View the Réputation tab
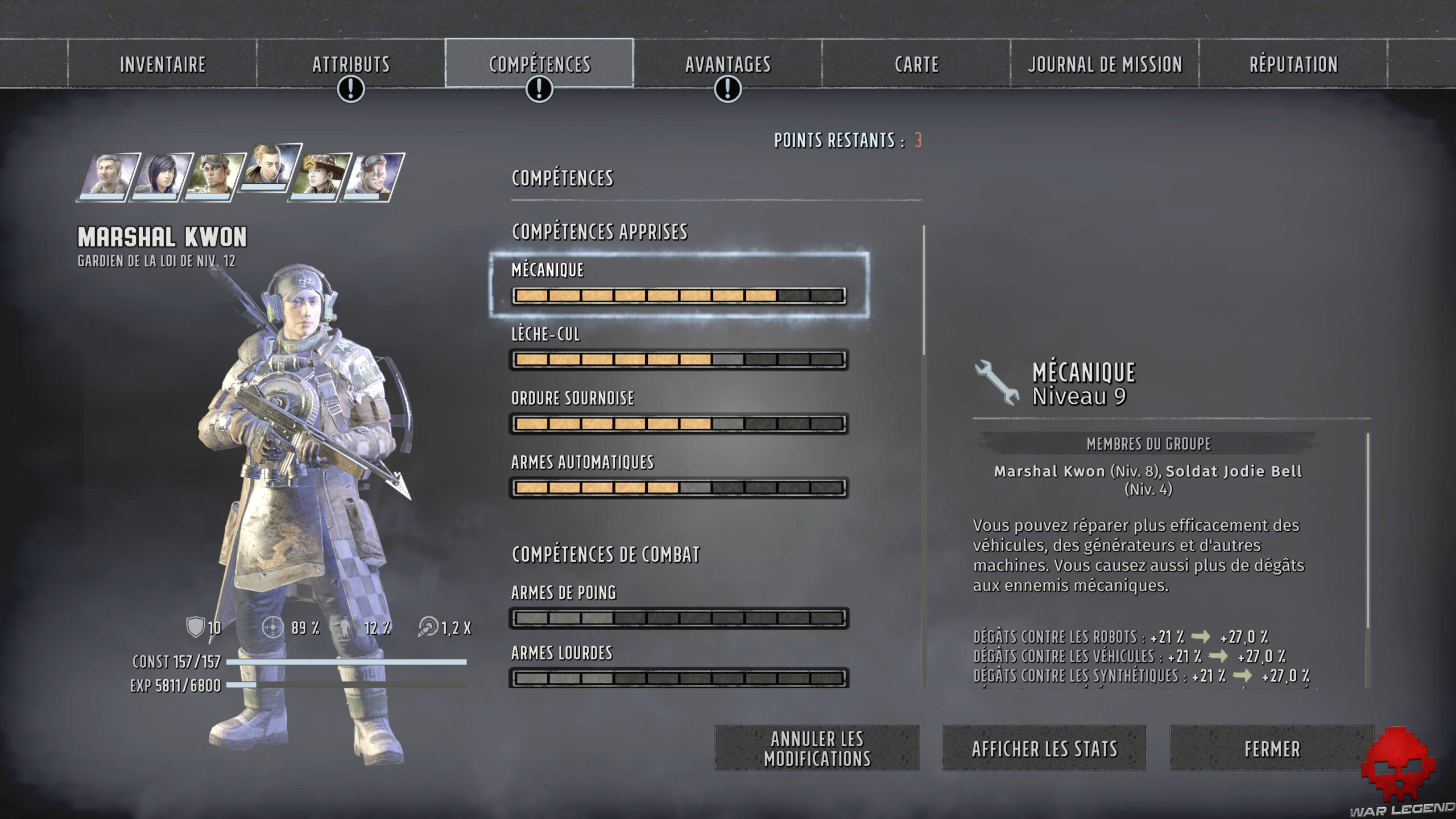The image size is (1456, 819). pyautogui.click(x=1293, y=64)
